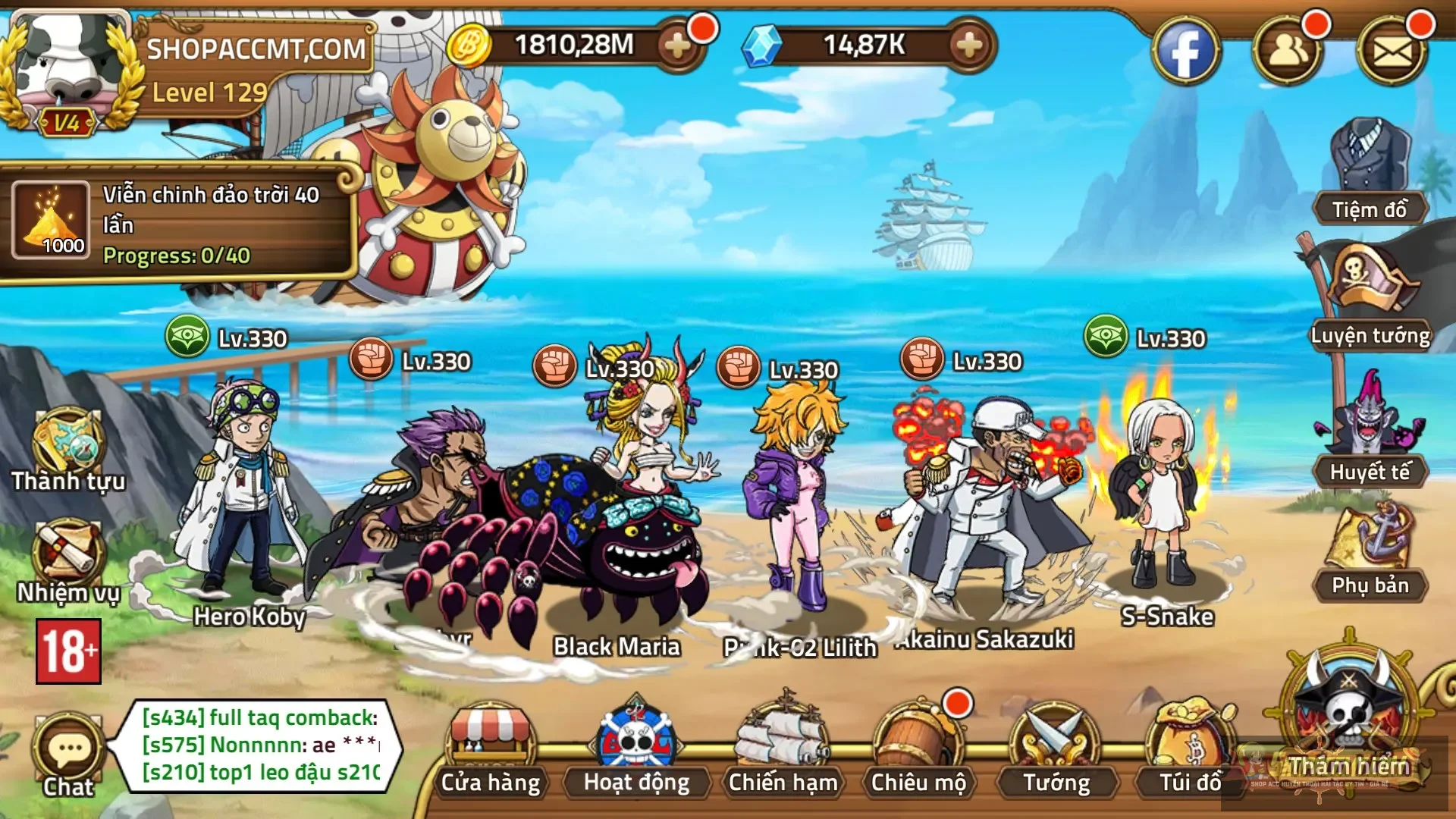Image resolution: width=1456 pixels, height=819 pixels.
Task: Open Hoạt động events
Action: click(636, 751)
